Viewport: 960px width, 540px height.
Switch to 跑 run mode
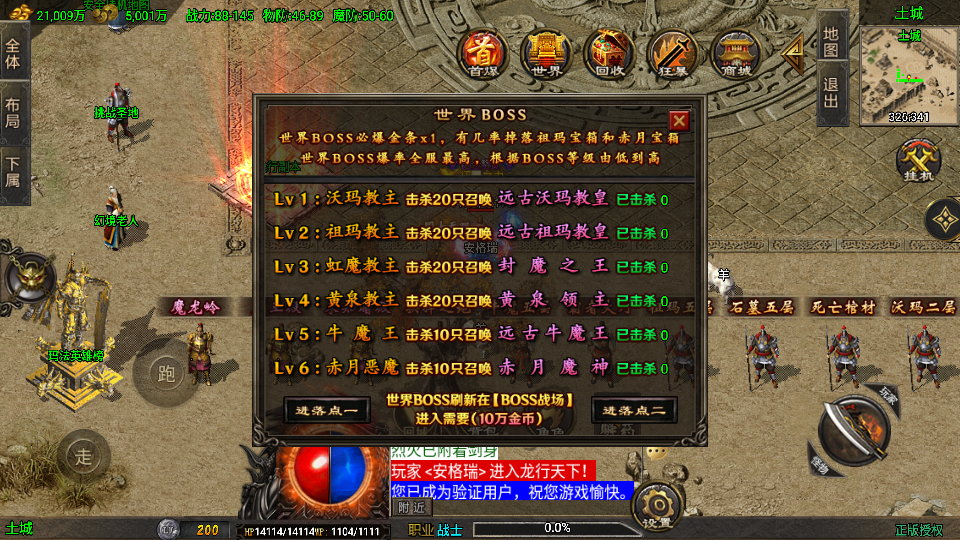point(167,374)
